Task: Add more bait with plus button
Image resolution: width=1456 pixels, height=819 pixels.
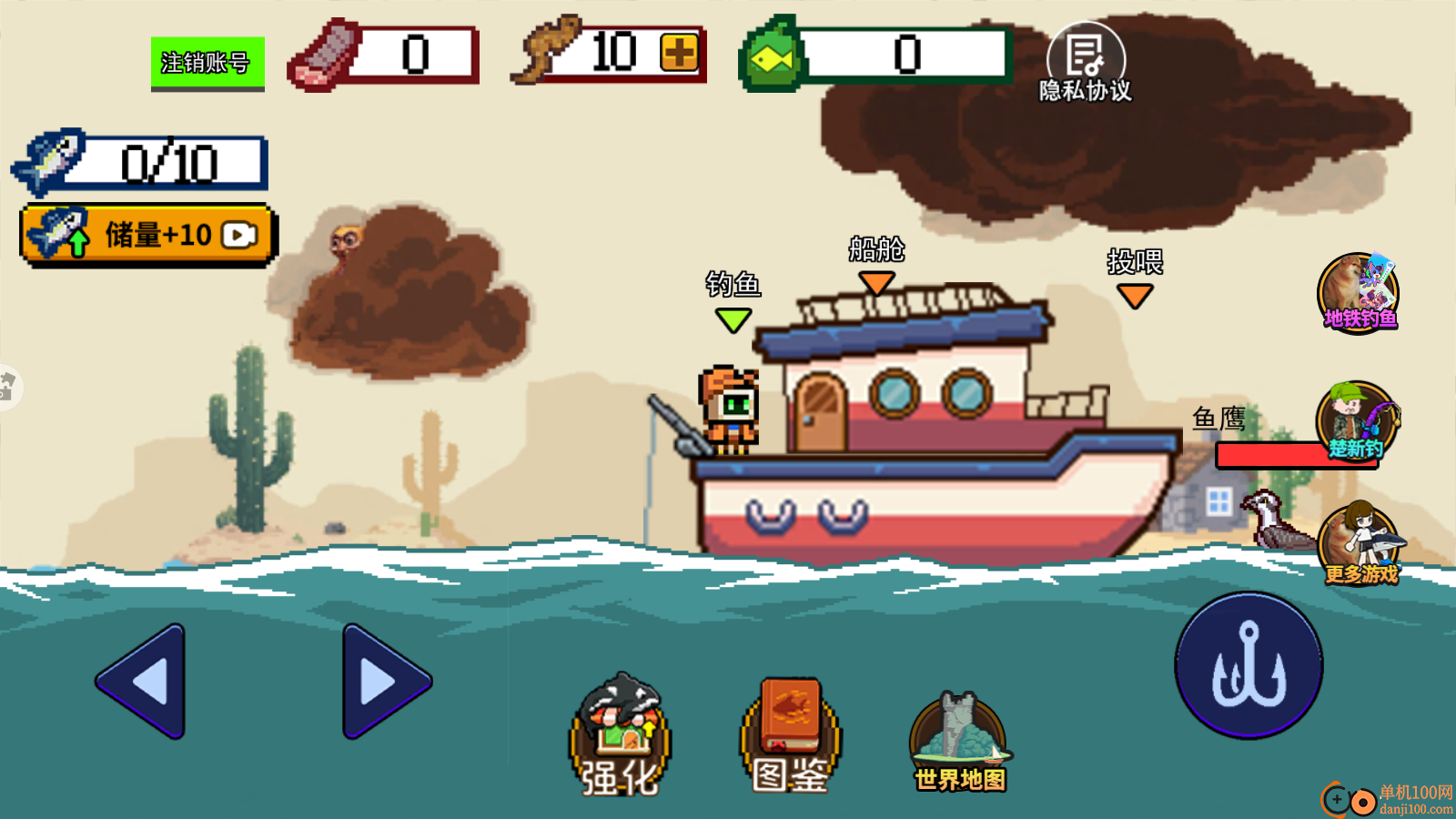Action: [679, 53]
